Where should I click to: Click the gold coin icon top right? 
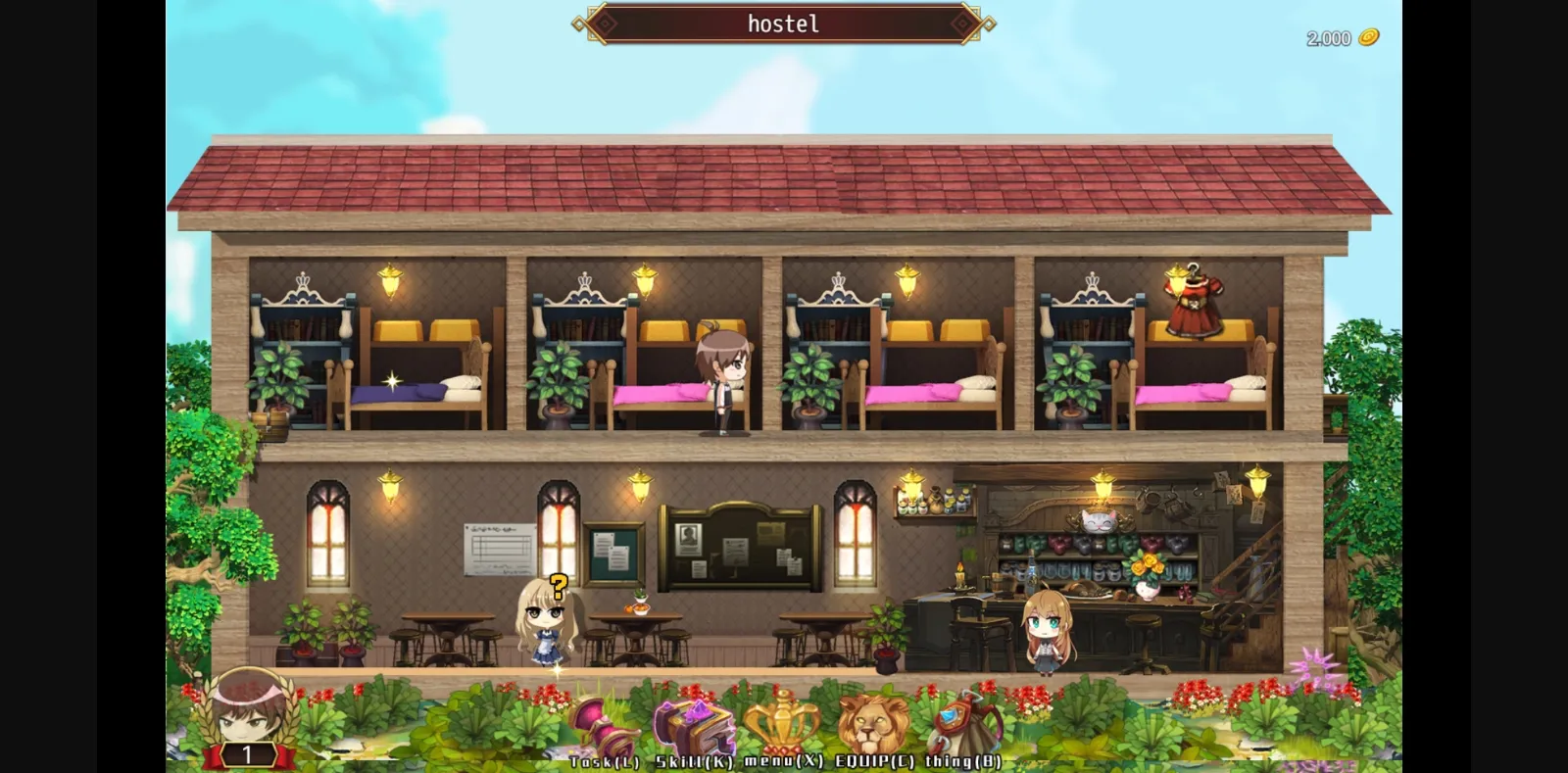point(1368,37)
